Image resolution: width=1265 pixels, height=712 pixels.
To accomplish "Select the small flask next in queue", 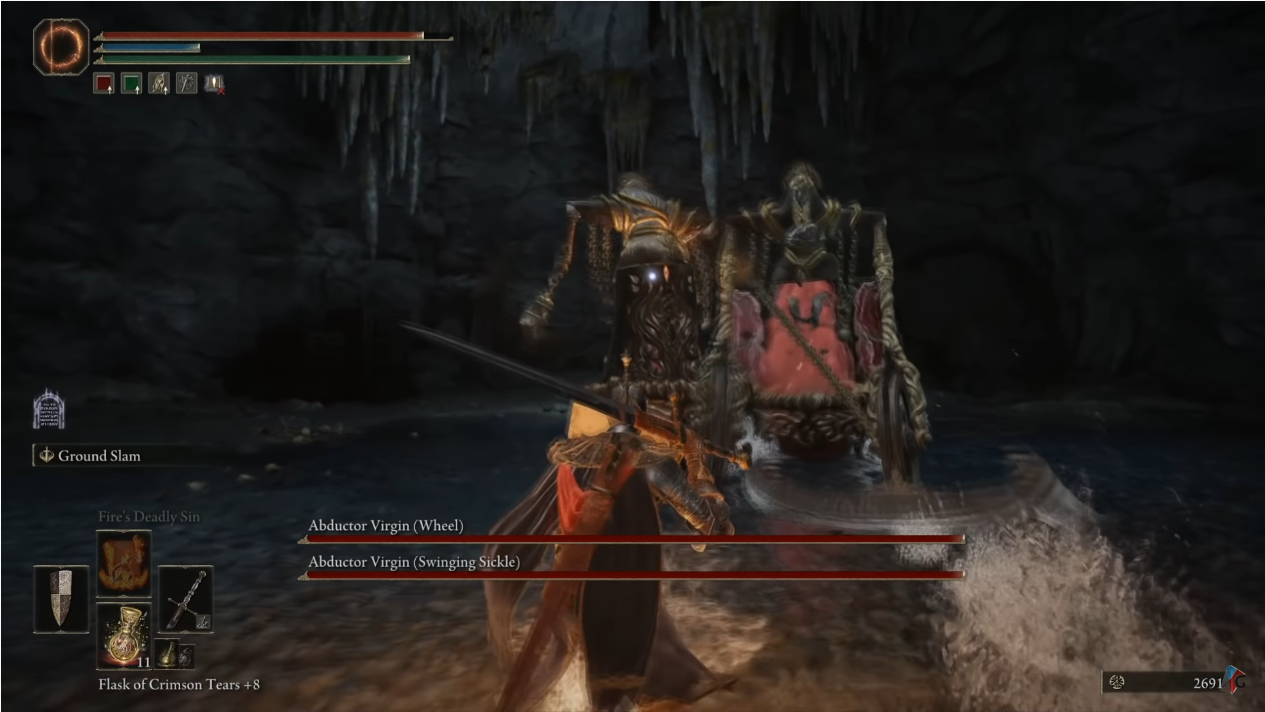I will (167, 653).
